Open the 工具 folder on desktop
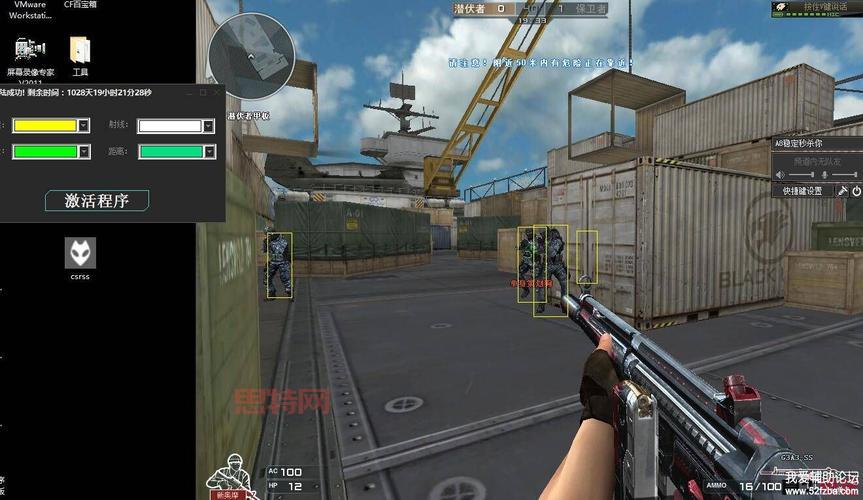The width and height of the screenshot is (863, 500). pyautogui.click(x=80, y=57)
